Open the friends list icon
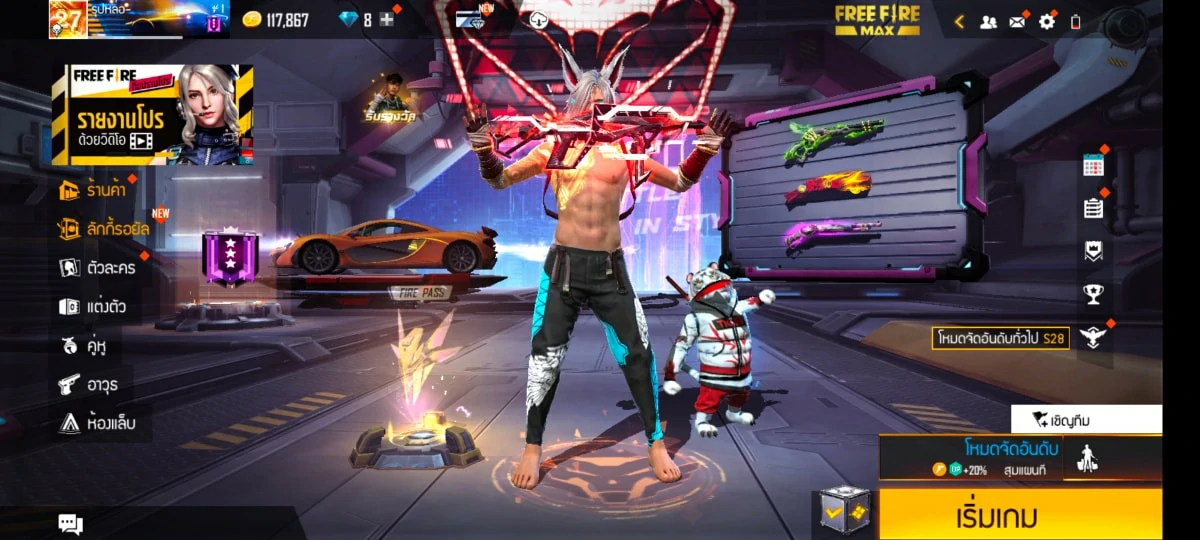Screen dimensions: 1200x540 [x=988, y=21]
